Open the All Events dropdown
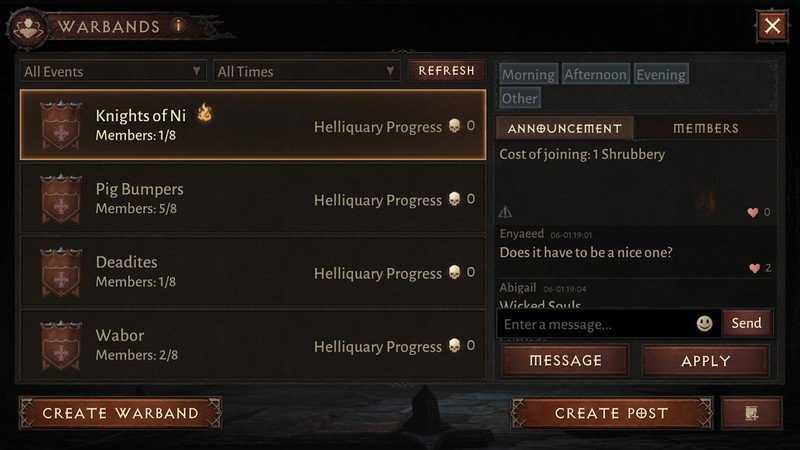Image resolution: width=800 pixels, height=450 pixels. pos(113,71)
